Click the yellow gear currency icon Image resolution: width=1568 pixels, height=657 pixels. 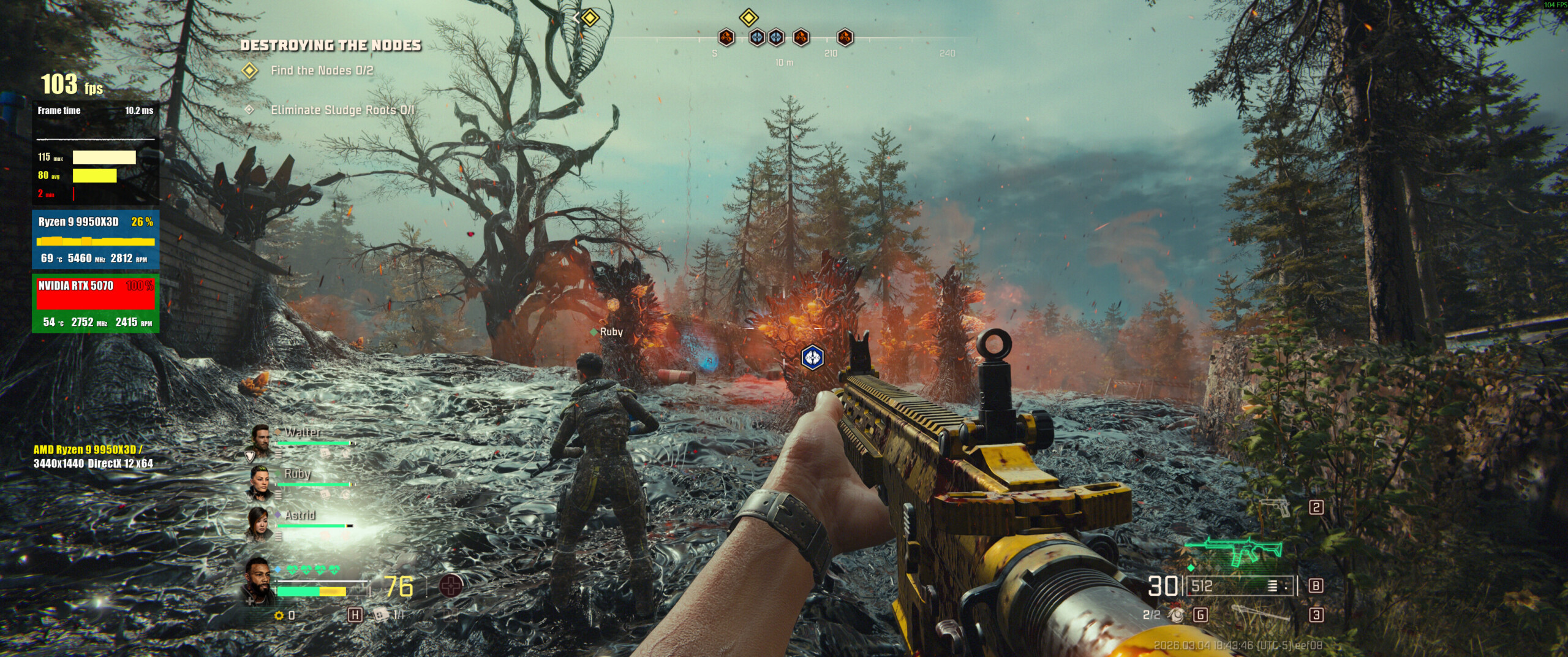click(x=279, y=615)
